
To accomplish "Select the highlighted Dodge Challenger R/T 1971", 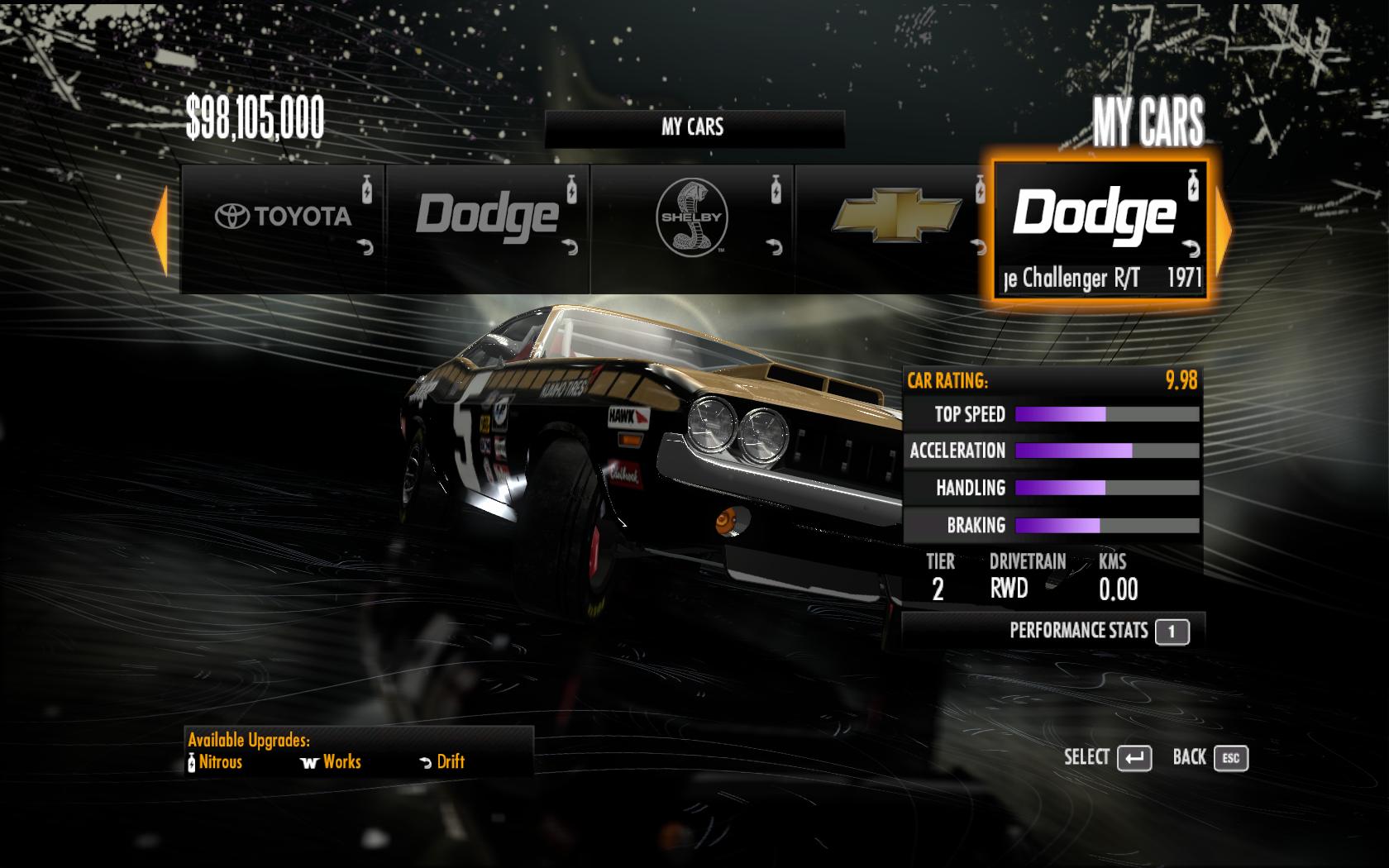I will tap(1100, 230).
